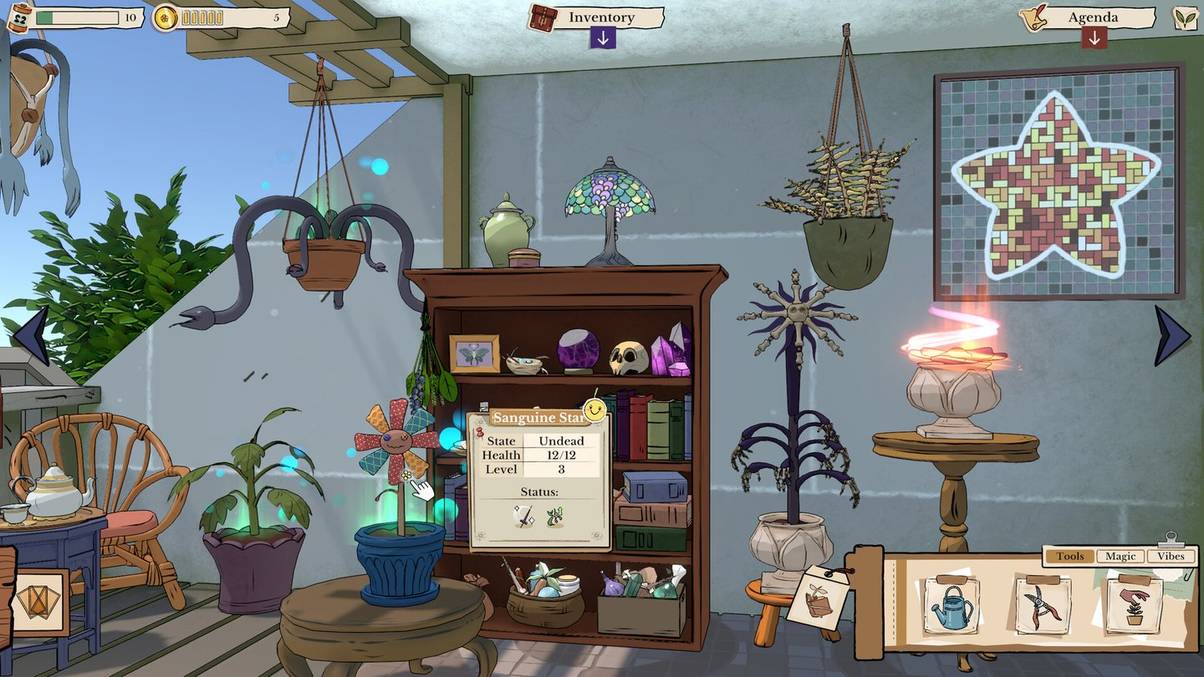This screenshot has width=1204, height=677.
Task: Switch to the Magic tab
Action: click(1120, 556)
